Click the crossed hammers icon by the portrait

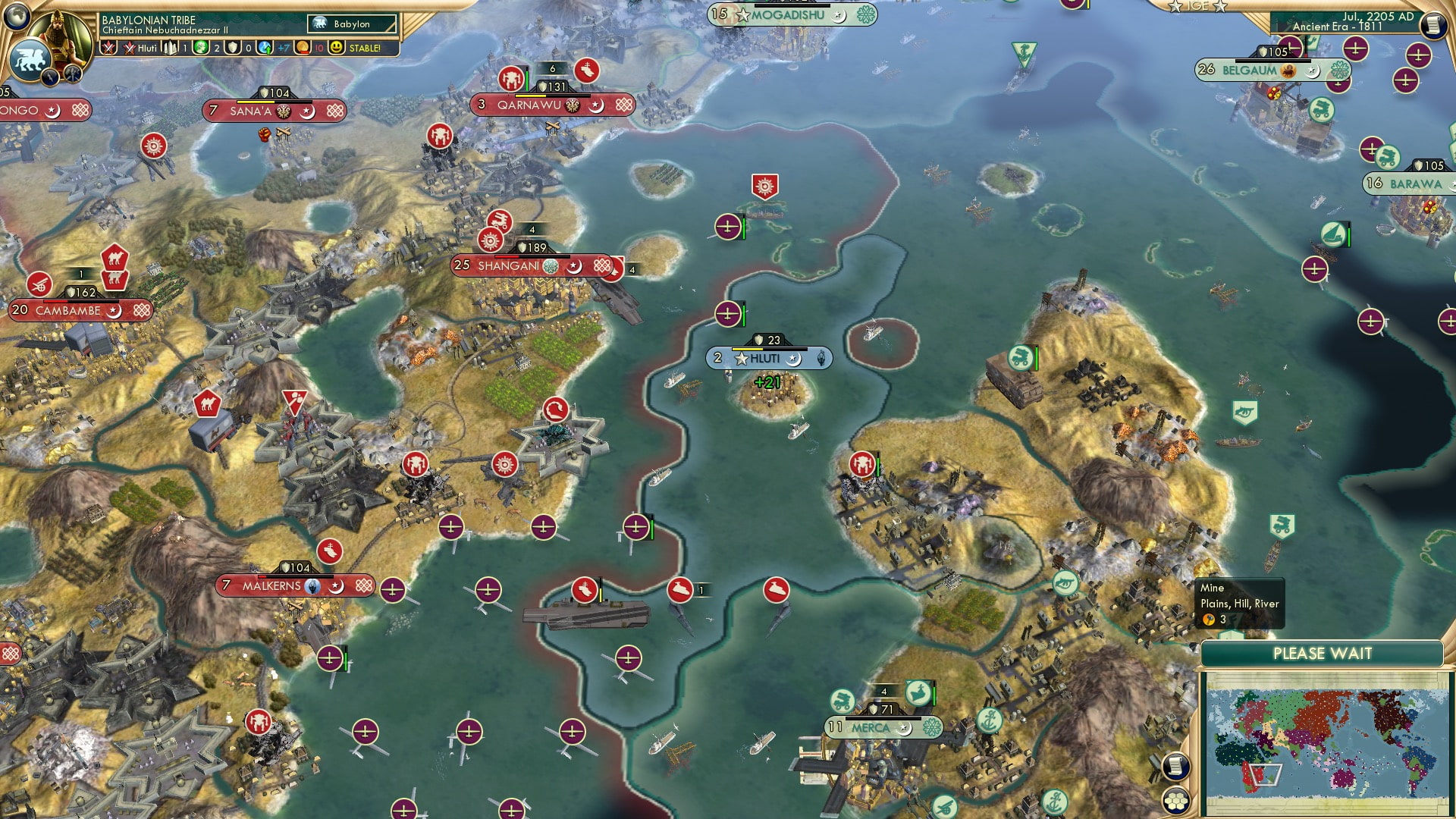pyautogui.click(x=73, y=74)
